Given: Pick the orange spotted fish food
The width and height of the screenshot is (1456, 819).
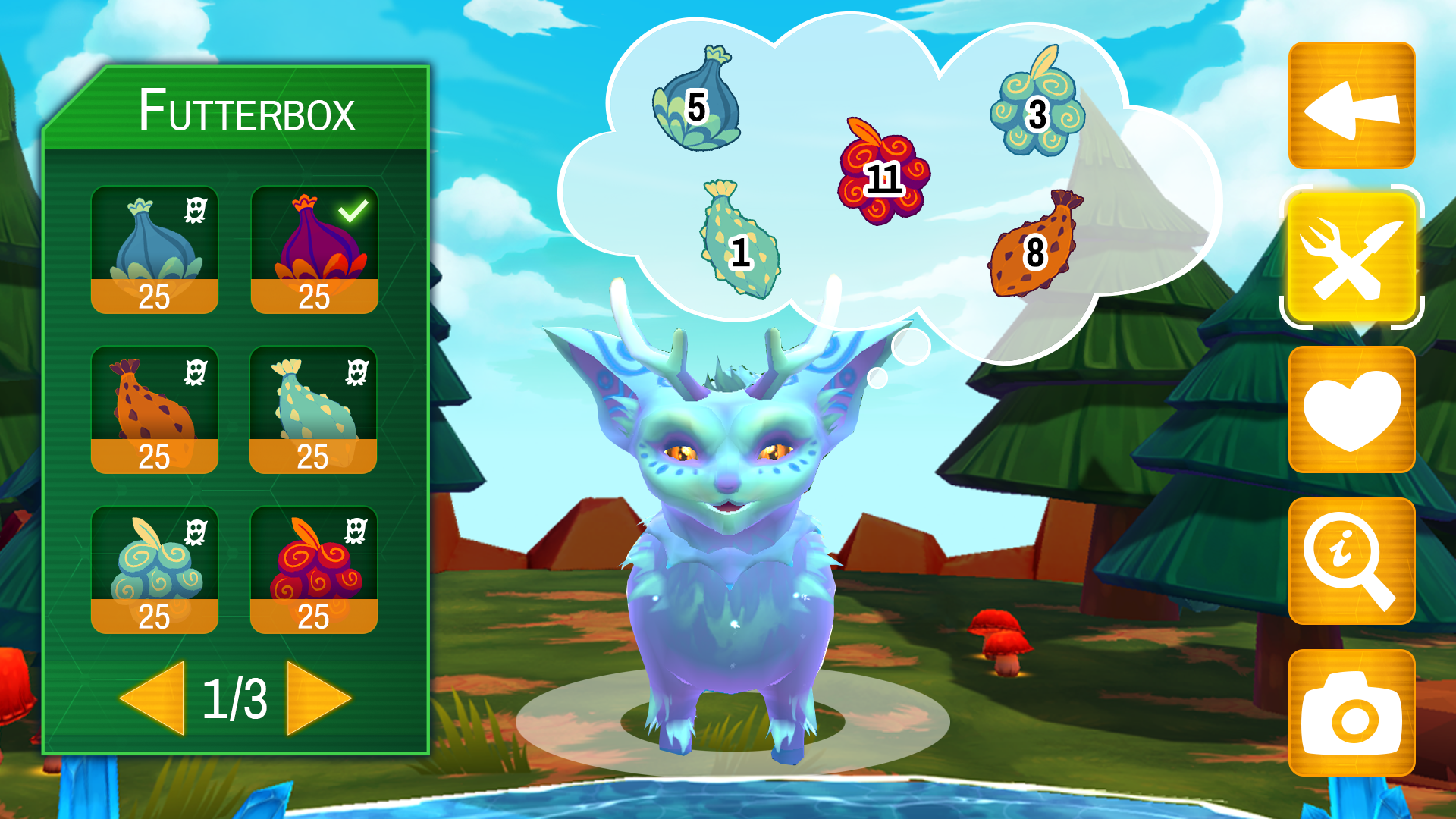Looking at the screenshot, I should (155, 409).
